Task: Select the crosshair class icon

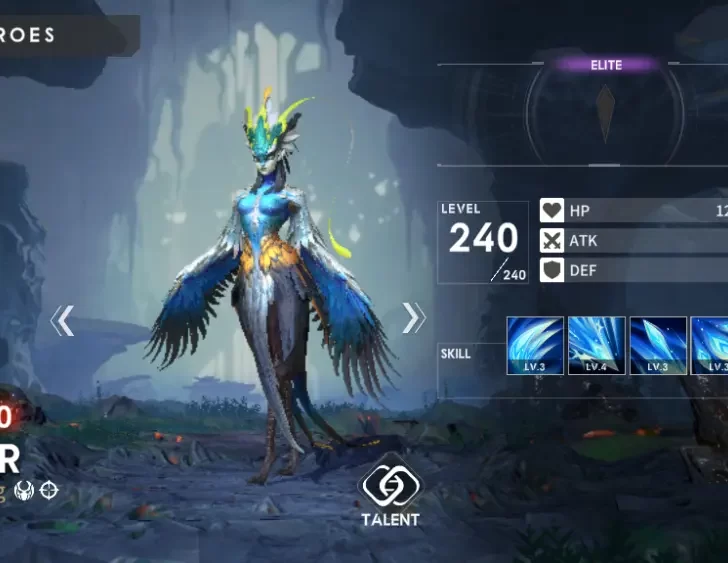Action: coord(48,490)
